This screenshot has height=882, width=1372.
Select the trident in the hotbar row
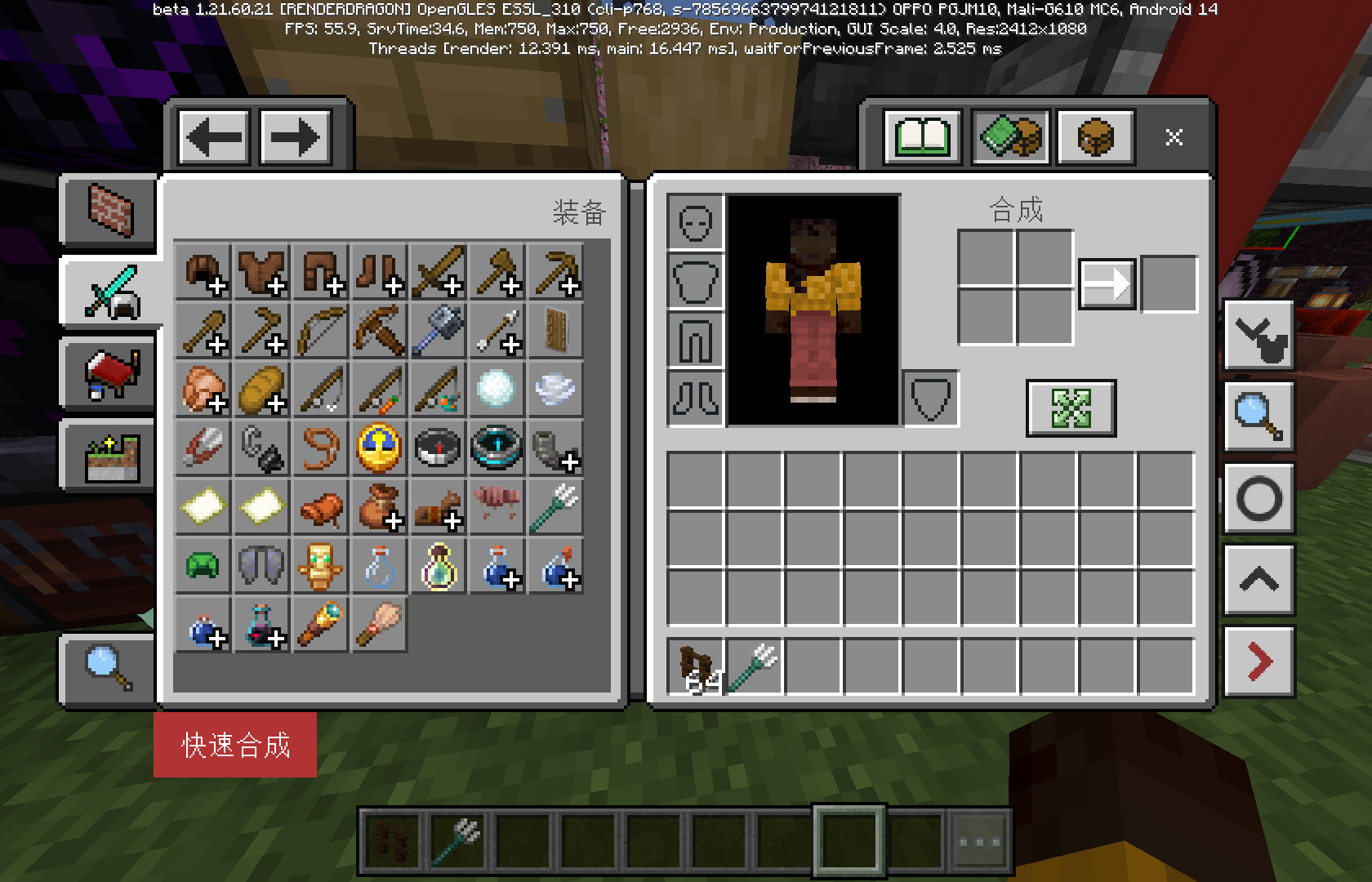click(755, 666)
